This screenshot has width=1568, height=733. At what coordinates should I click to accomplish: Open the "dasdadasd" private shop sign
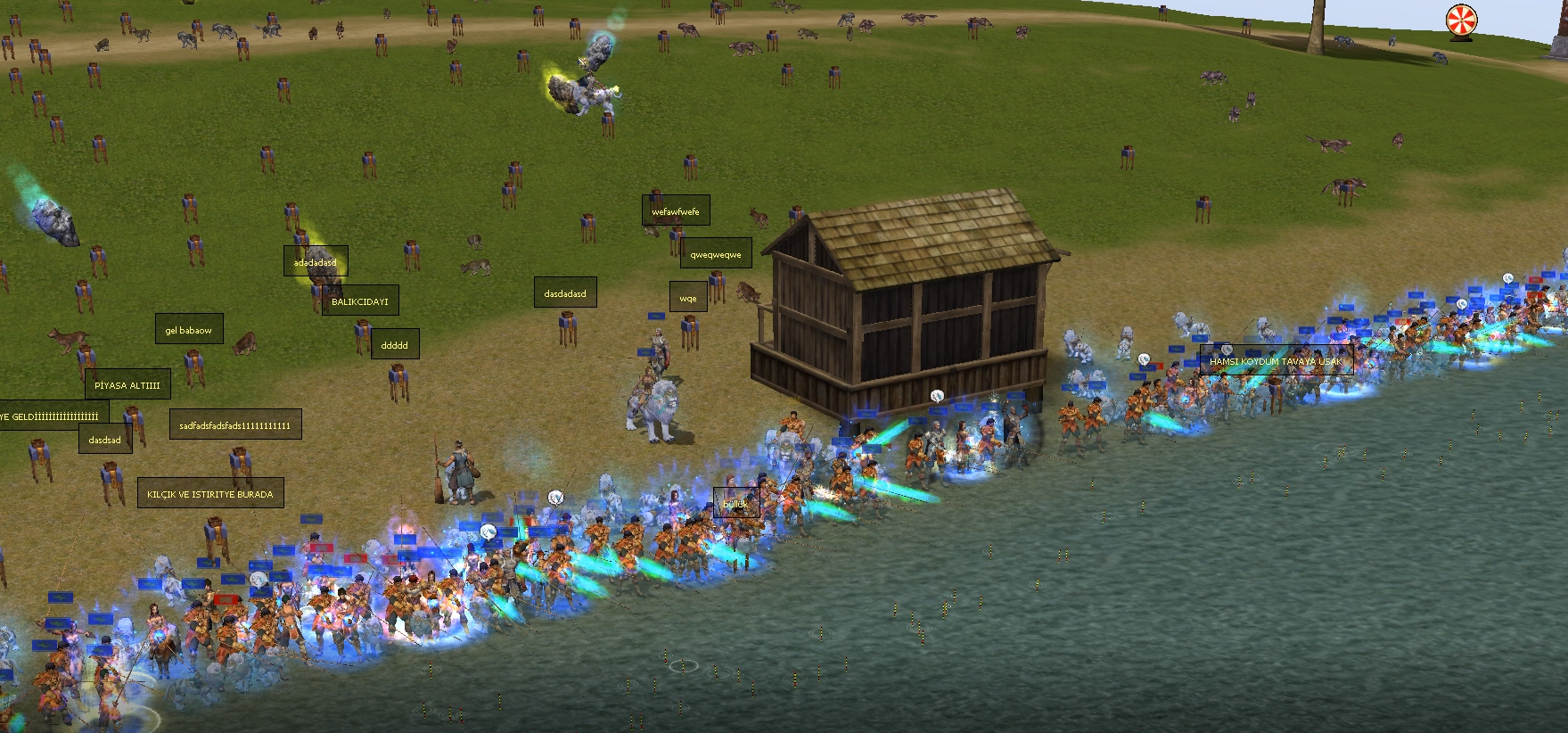pos(565,293)
